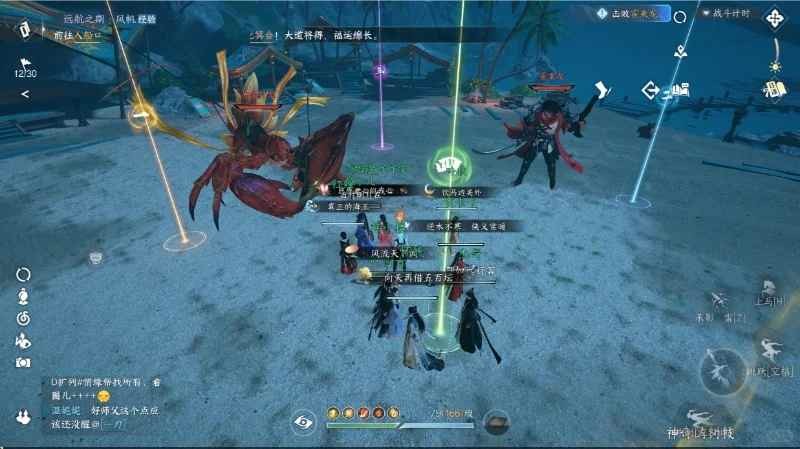Click the rabbit-ear emote icon at bottom left

point(23,415)
